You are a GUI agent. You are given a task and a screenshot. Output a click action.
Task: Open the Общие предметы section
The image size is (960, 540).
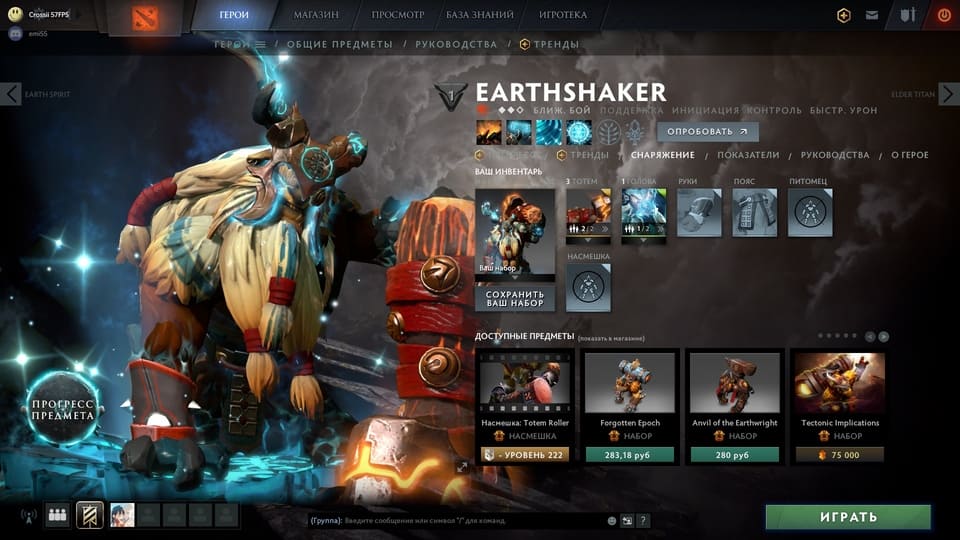(342, 44)
